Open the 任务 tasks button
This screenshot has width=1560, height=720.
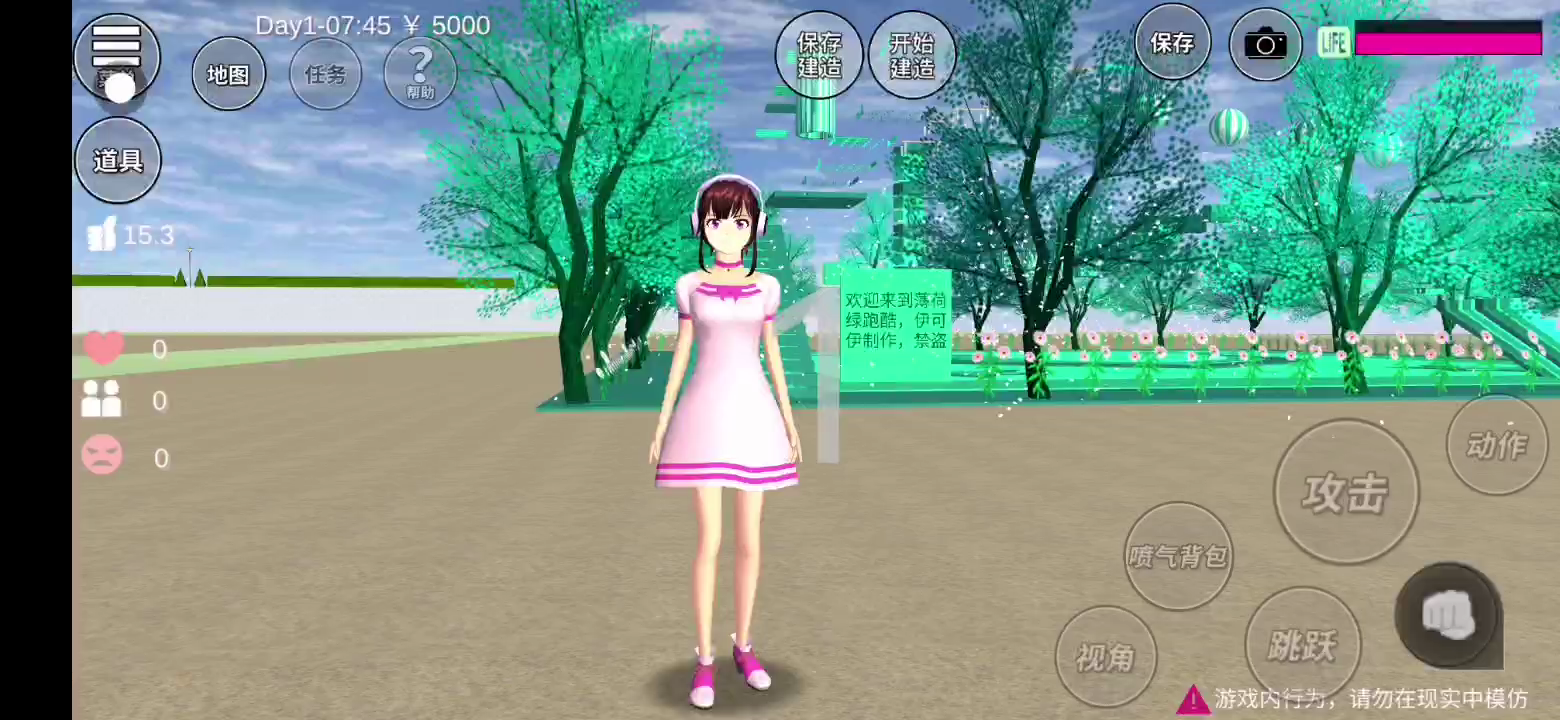click(325, 74)
